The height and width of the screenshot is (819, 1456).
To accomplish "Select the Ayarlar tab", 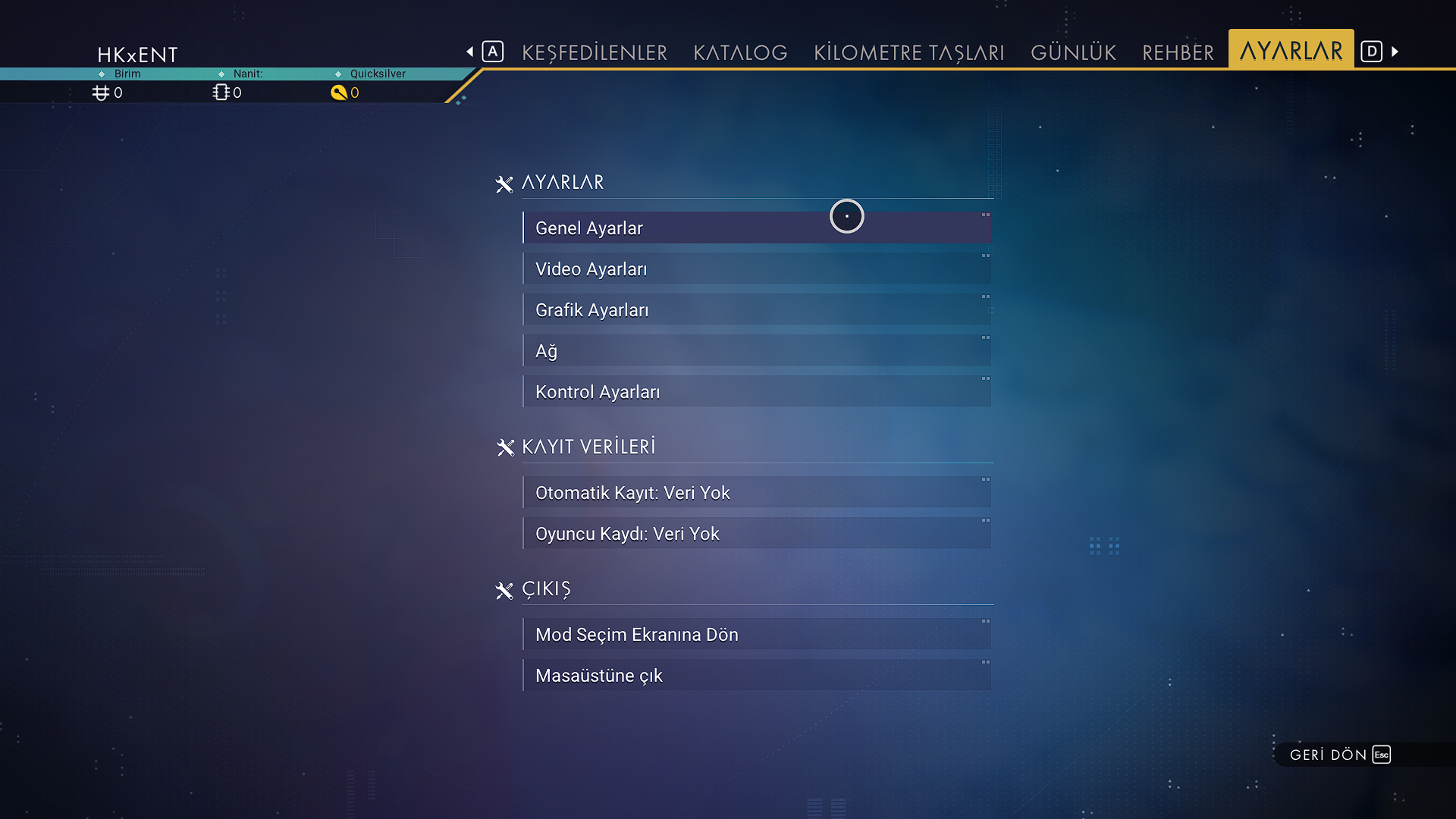I will coord(1291,51).
